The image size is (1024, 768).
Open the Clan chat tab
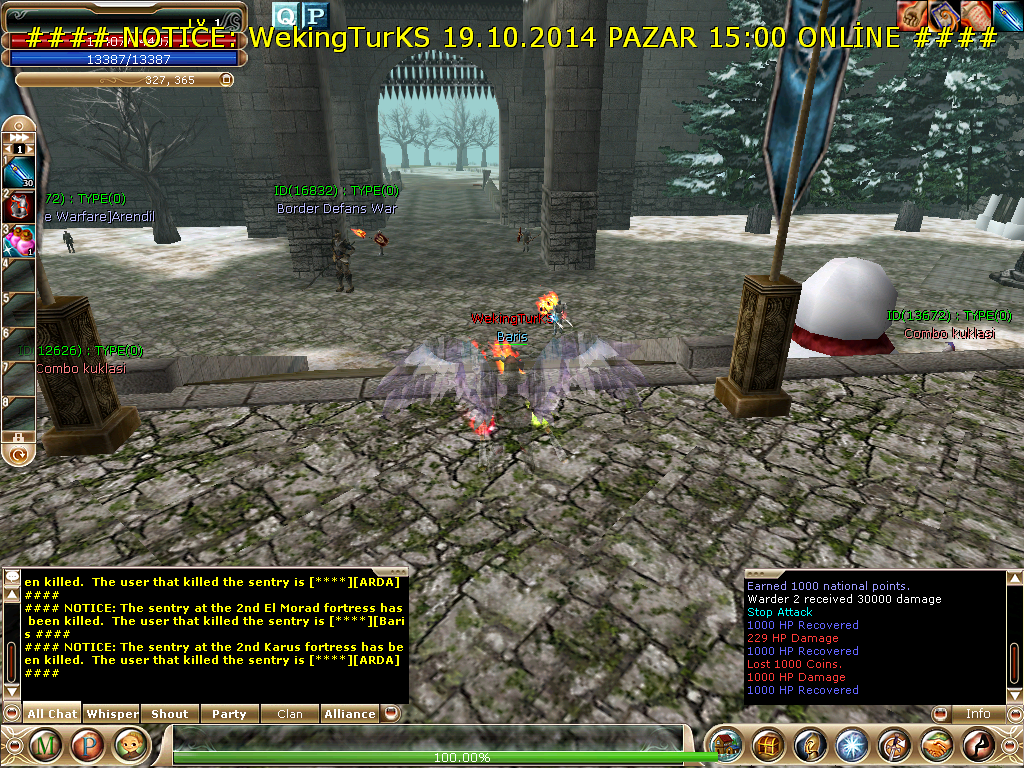(289, 714)
